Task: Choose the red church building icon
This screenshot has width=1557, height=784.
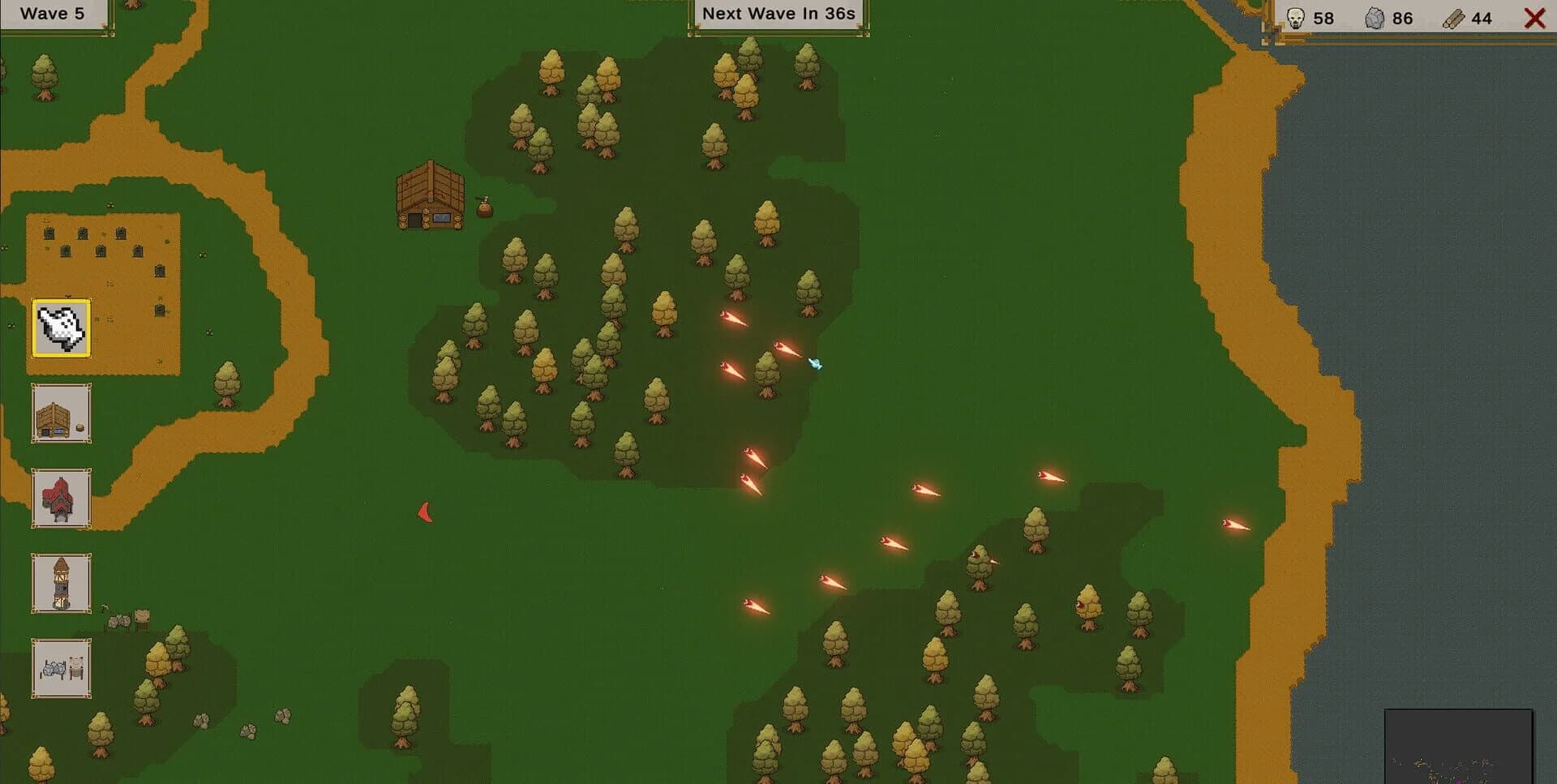Action: pos(60,499)
